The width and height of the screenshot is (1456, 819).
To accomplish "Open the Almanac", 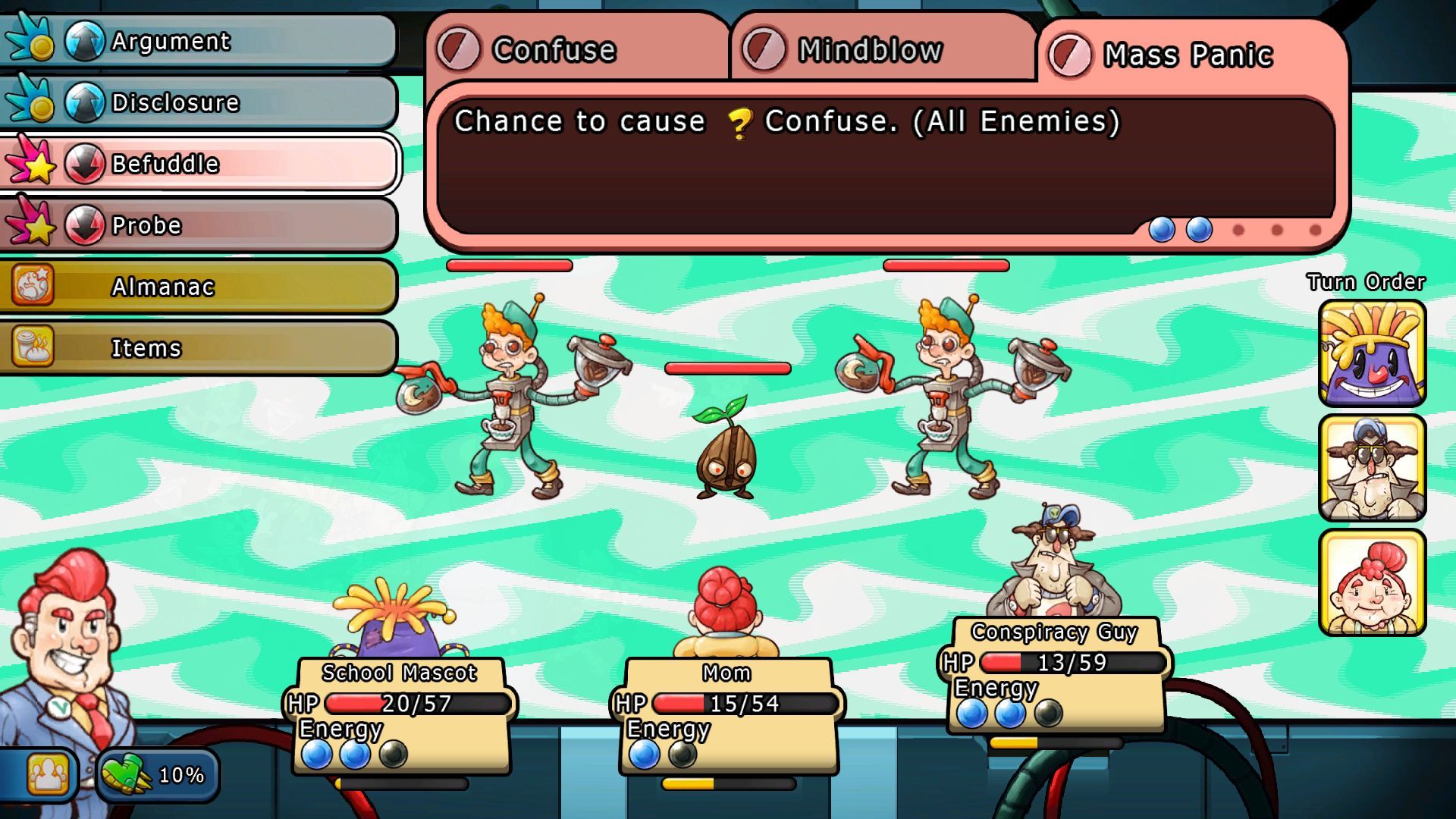I will pos(199,287).
